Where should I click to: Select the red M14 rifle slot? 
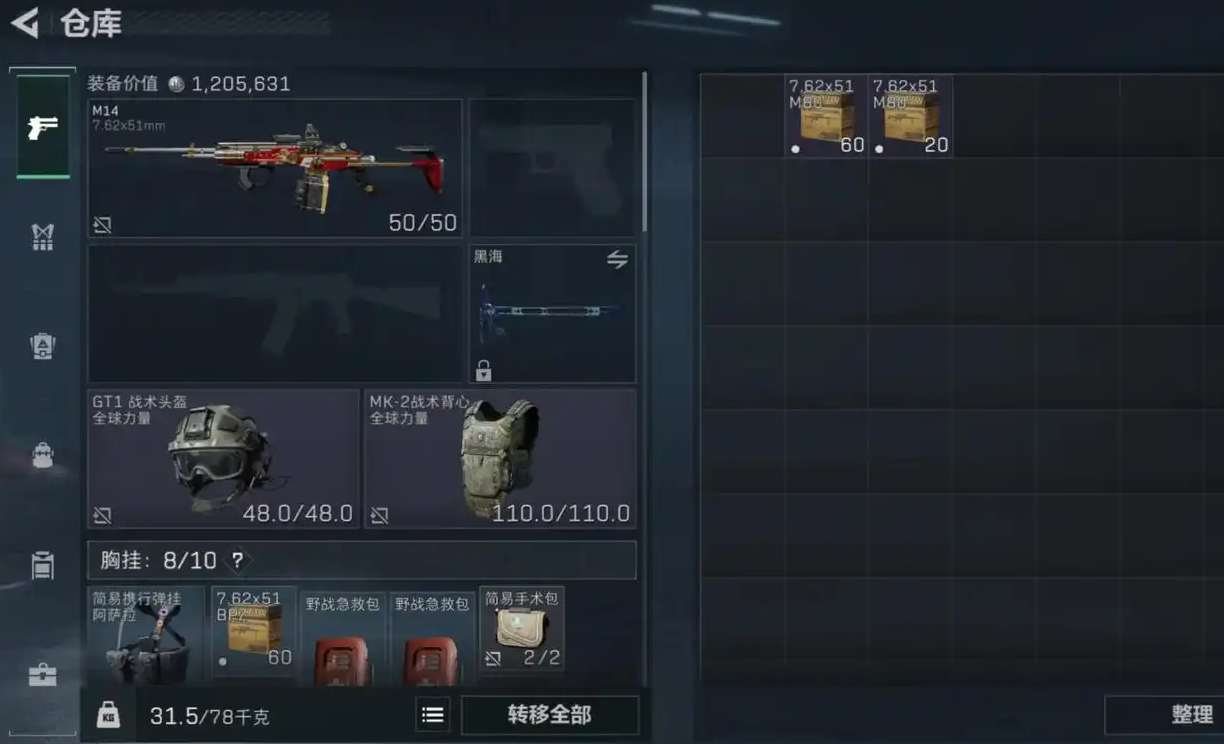click(275, 168)
